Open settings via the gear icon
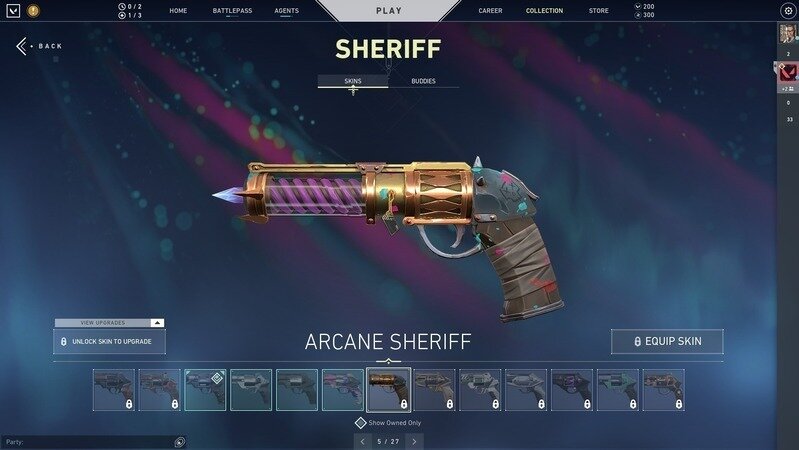The image size is (799, 450). (787, 10)
